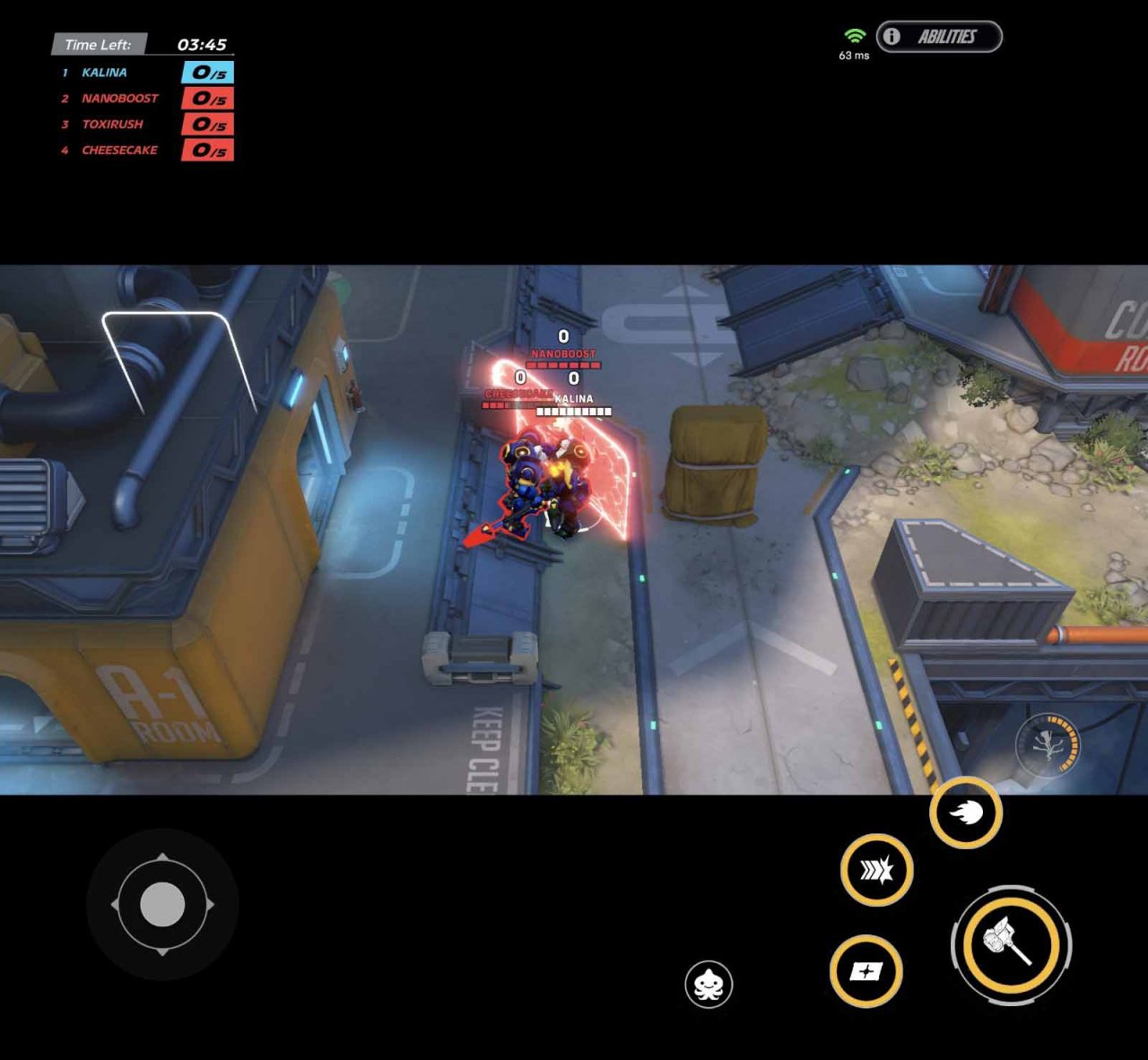Viewport: 1148px width, 1060px height.
Task: Tap CHEESECAKE's score counter showing 0/5
Action: 208,151
